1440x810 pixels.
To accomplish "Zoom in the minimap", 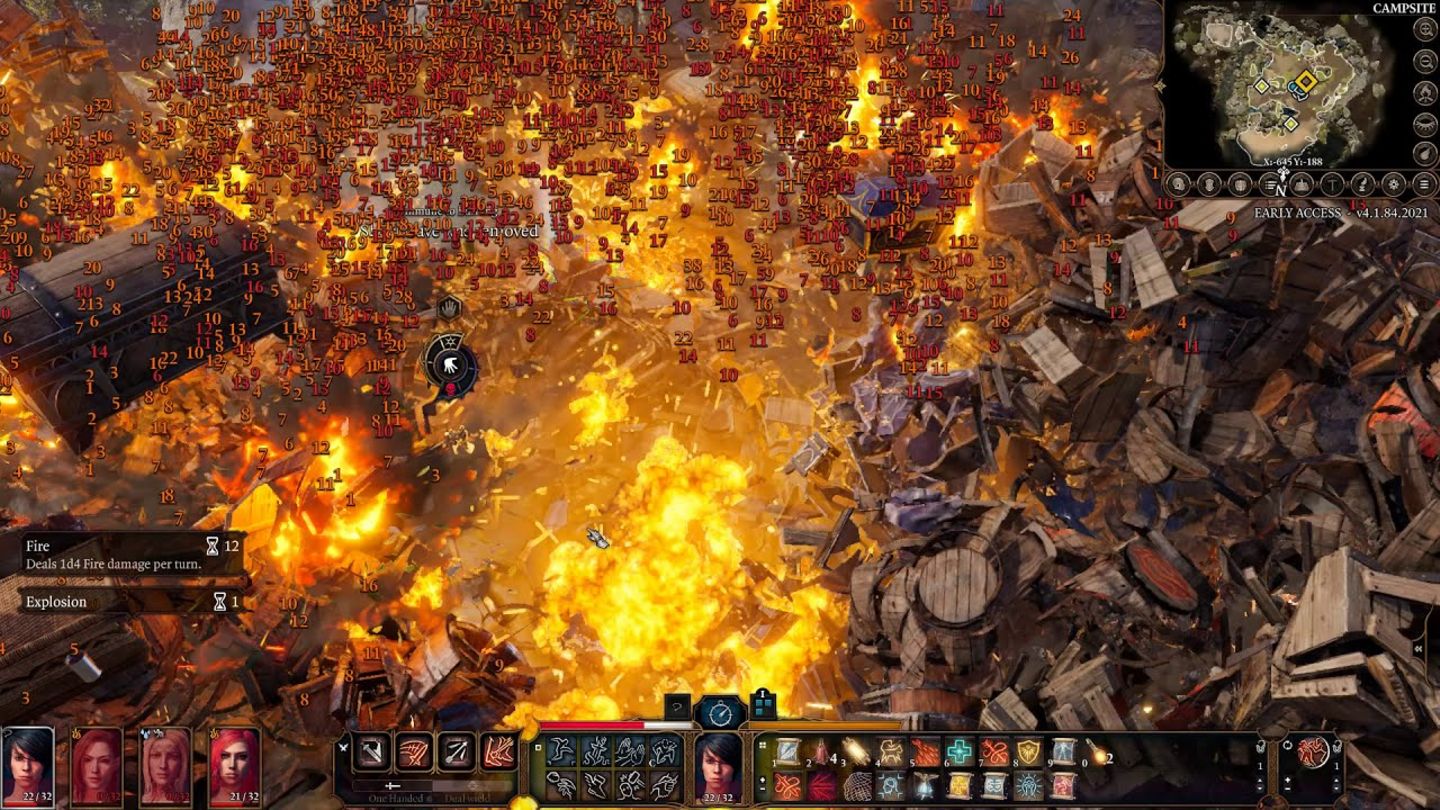I will (1425, 29).
